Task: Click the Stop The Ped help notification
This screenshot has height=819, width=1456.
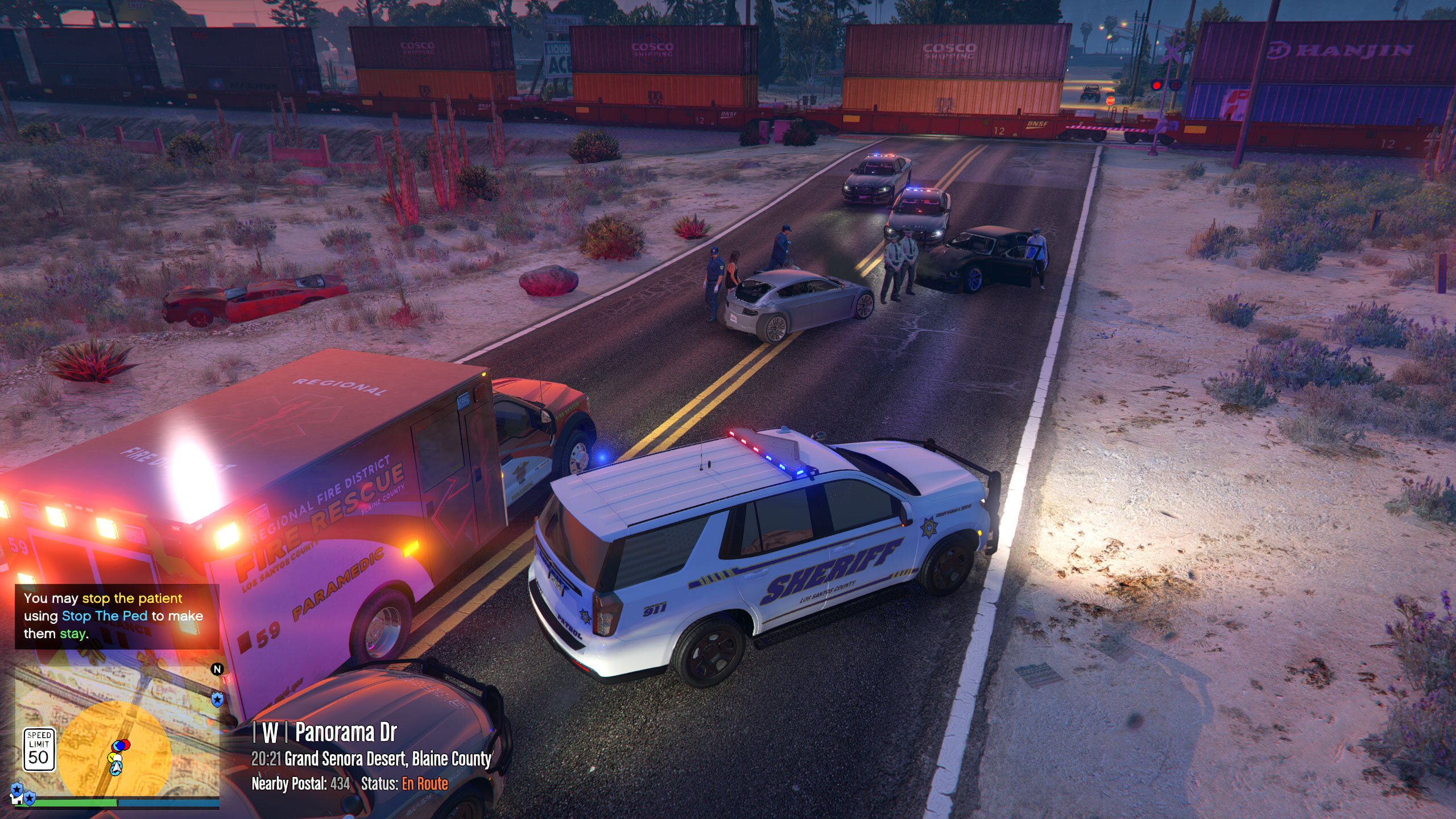Action: 117,616
